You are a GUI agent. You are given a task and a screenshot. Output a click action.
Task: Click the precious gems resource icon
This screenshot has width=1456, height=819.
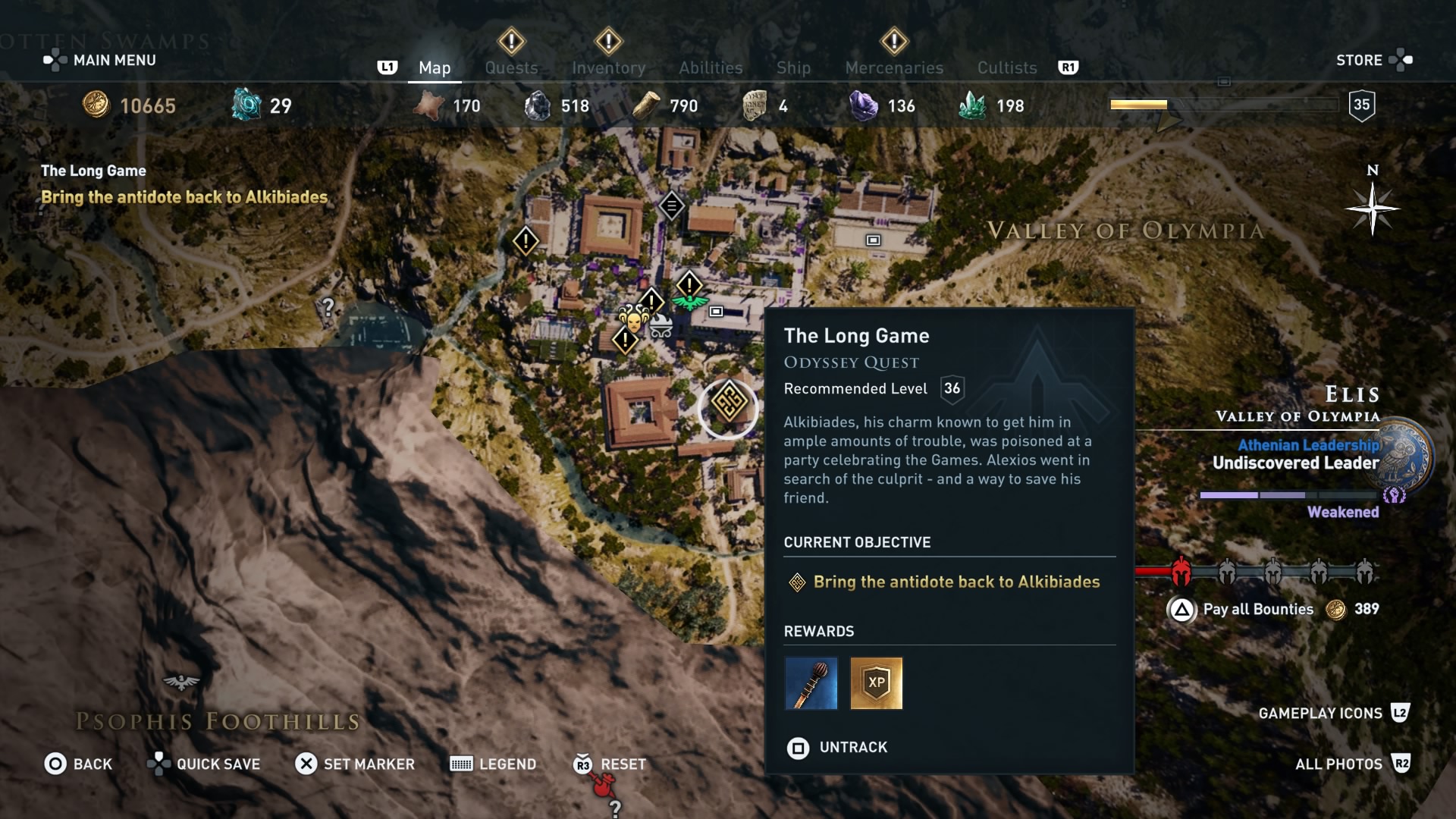pos(863,105)
